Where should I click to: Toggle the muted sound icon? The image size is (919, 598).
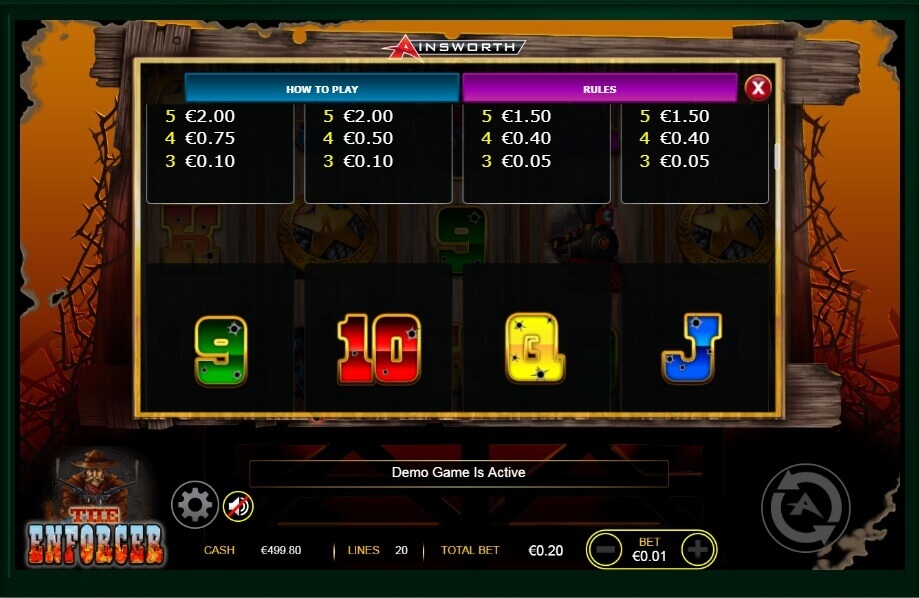coord(238,506)
